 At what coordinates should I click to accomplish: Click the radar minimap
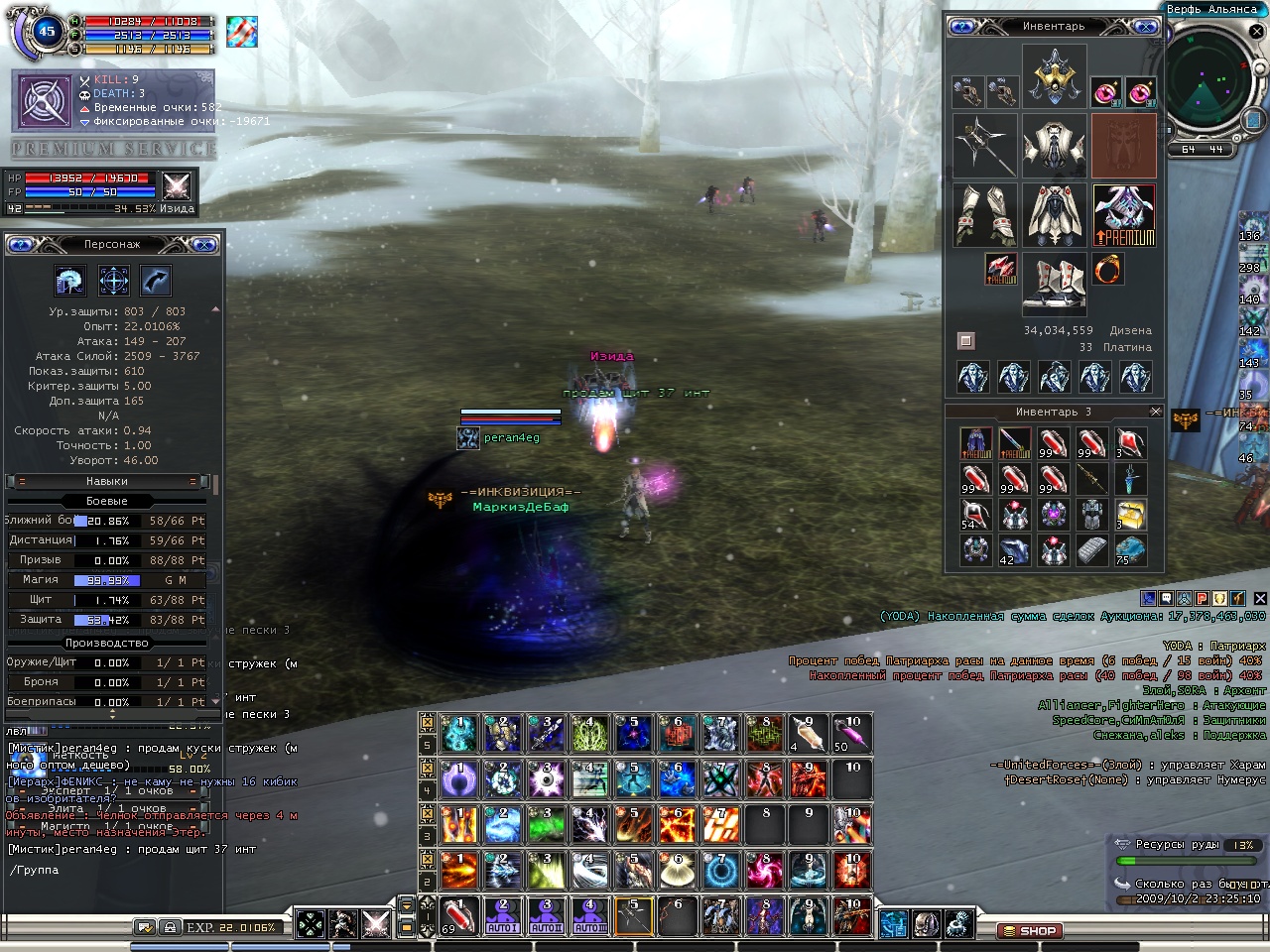point(1208,84)
